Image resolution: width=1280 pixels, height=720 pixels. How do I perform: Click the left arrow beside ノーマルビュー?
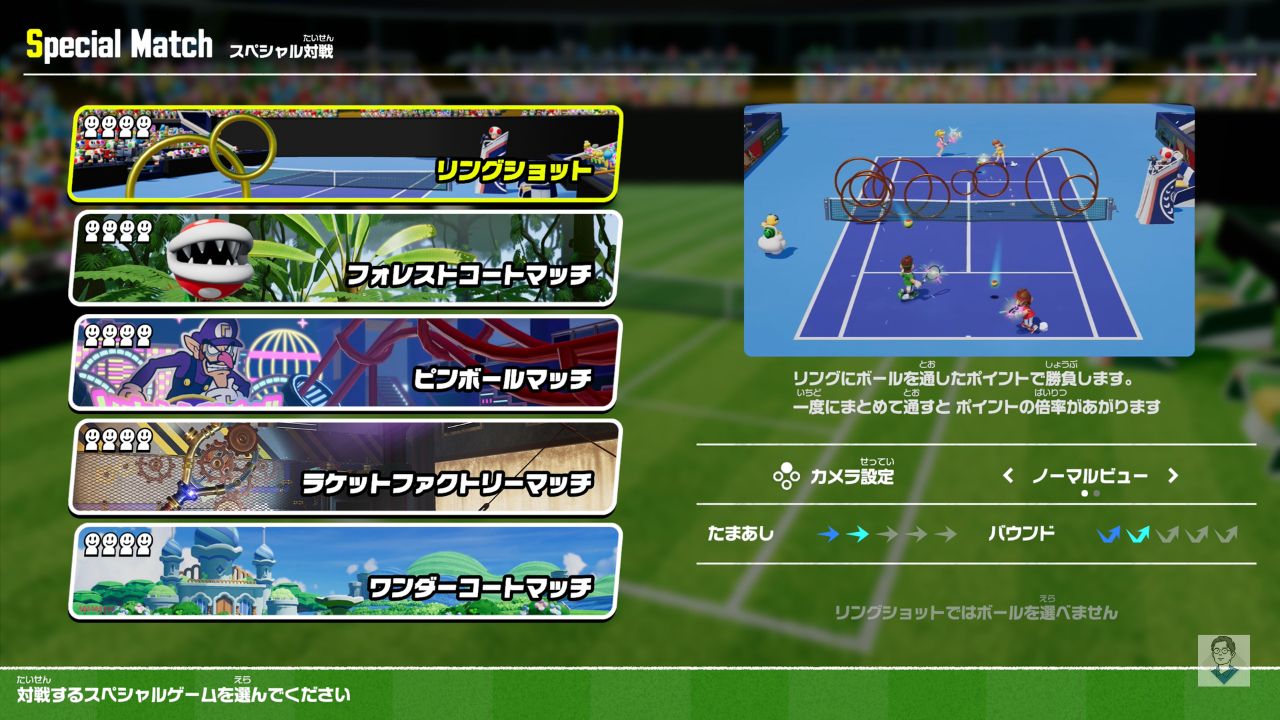(1008, 476)
